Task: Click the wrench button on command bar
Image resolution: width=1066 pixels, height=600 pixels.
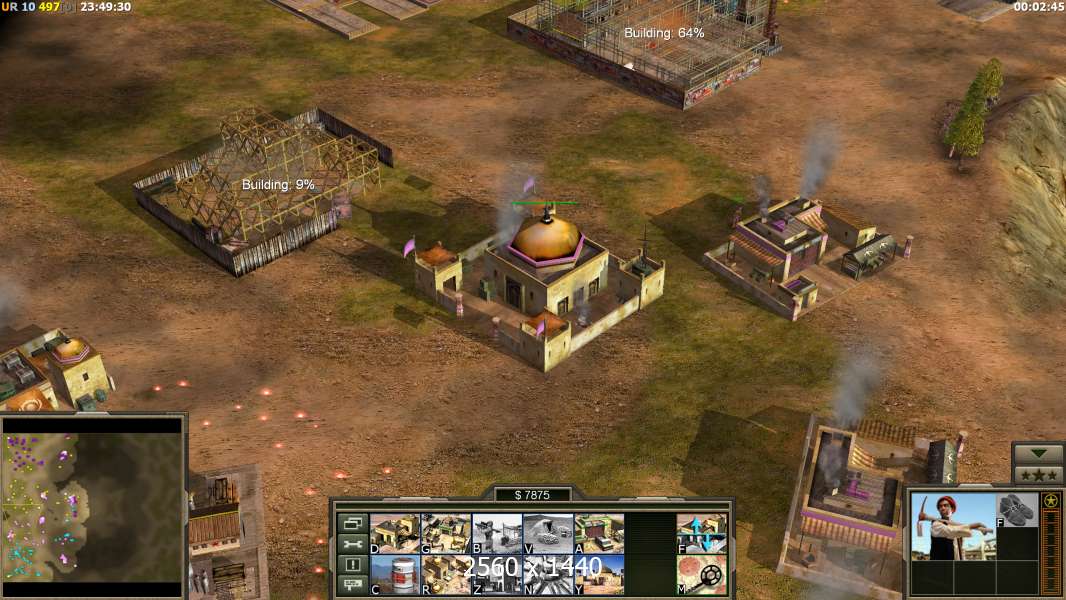Action: click(x=351, y=544)
